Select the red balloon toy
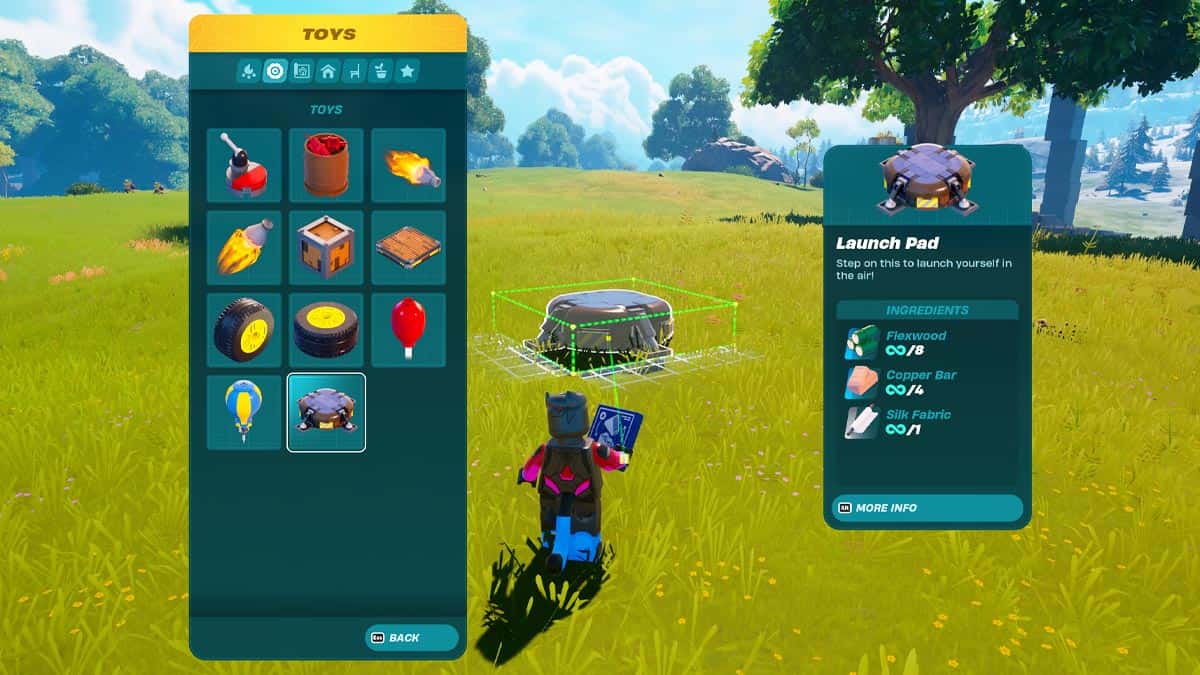This screenshot has width=1200, height=675. click(x=408, y=330)
